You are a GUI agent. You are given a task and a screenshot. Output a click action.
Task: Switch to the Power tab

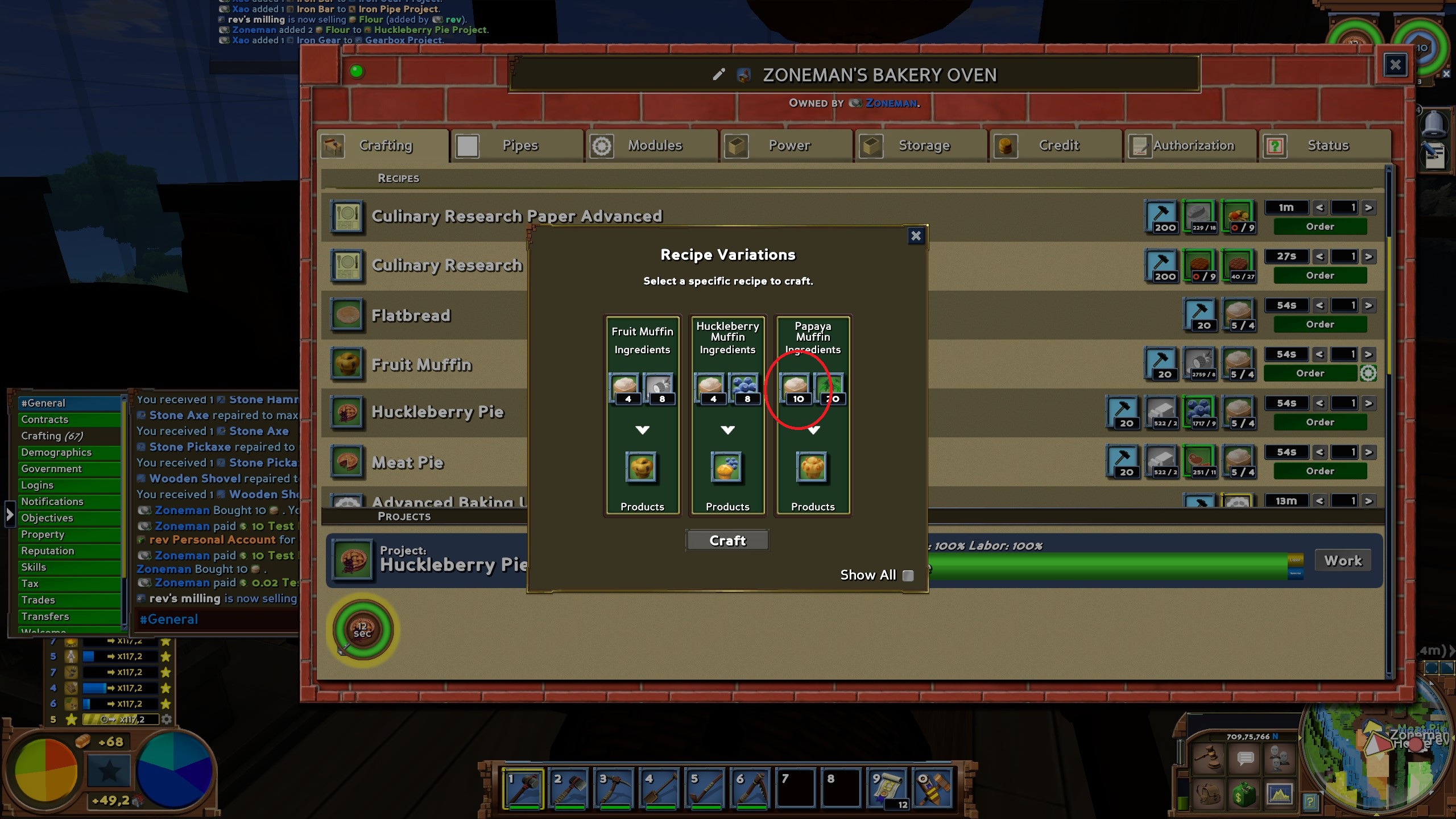point(788,146)
